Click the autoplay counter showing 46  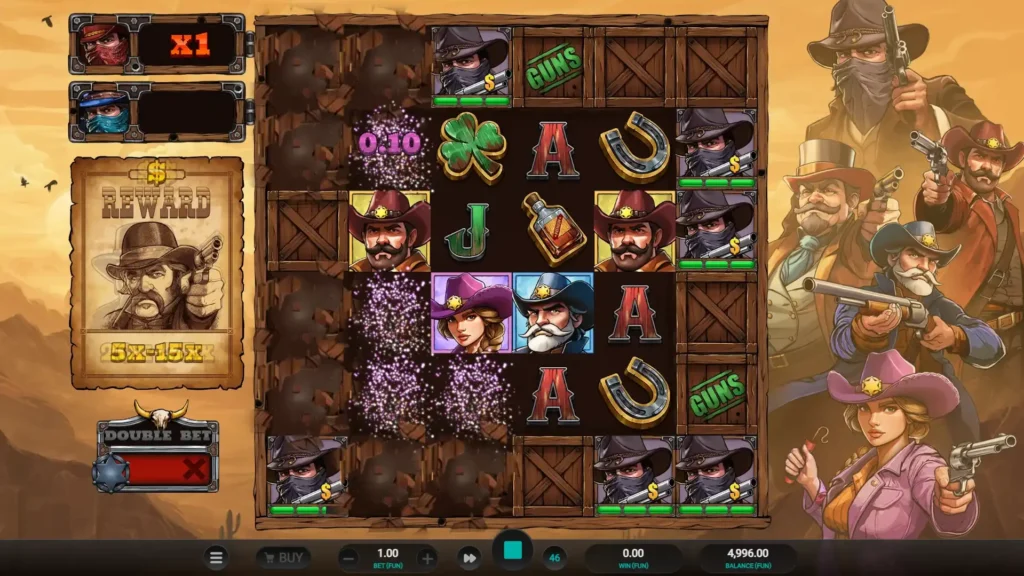point(553,557)
